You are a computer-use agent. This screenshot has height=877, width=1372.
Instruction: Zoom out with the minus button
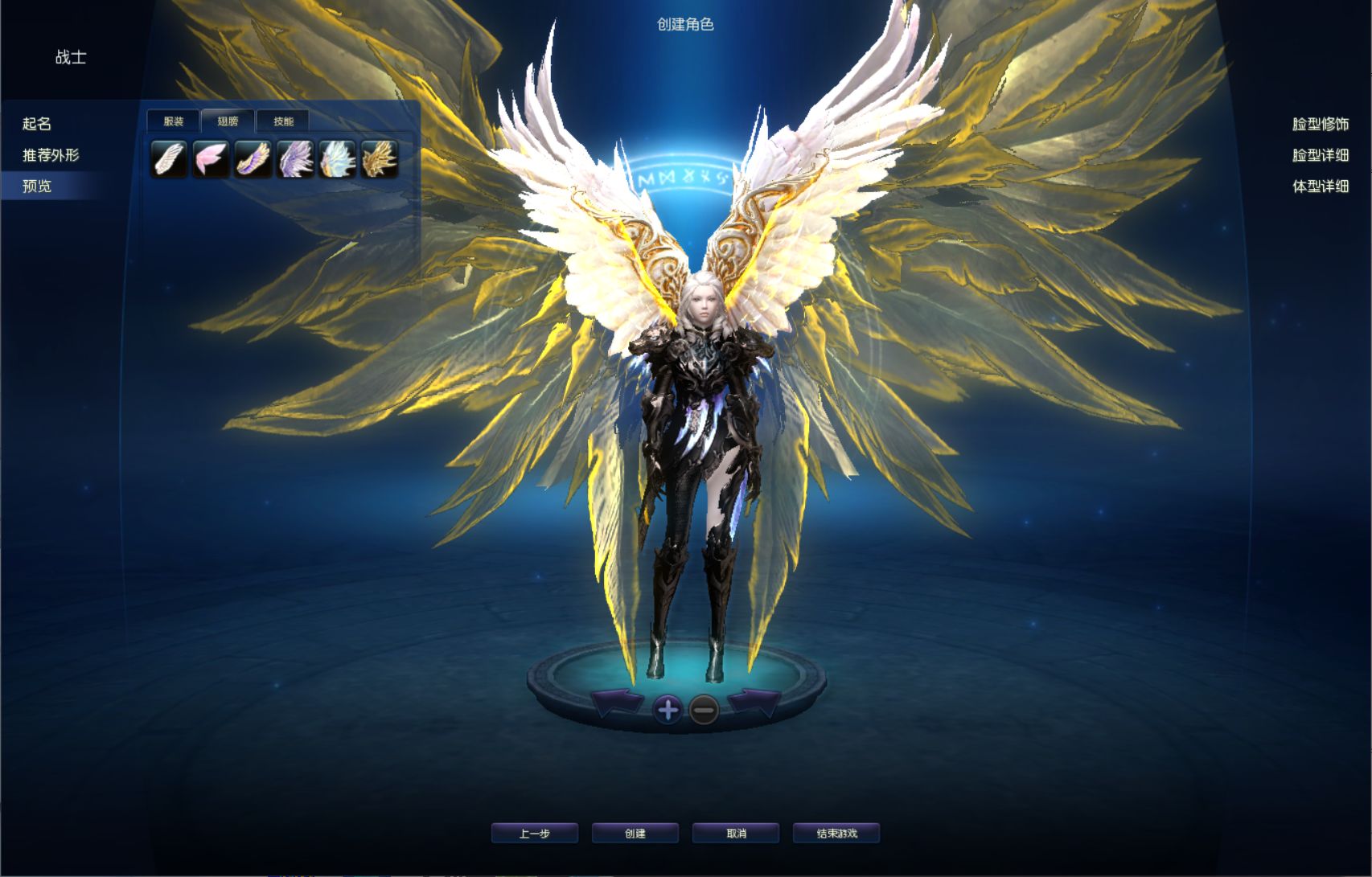coord(704,710)
